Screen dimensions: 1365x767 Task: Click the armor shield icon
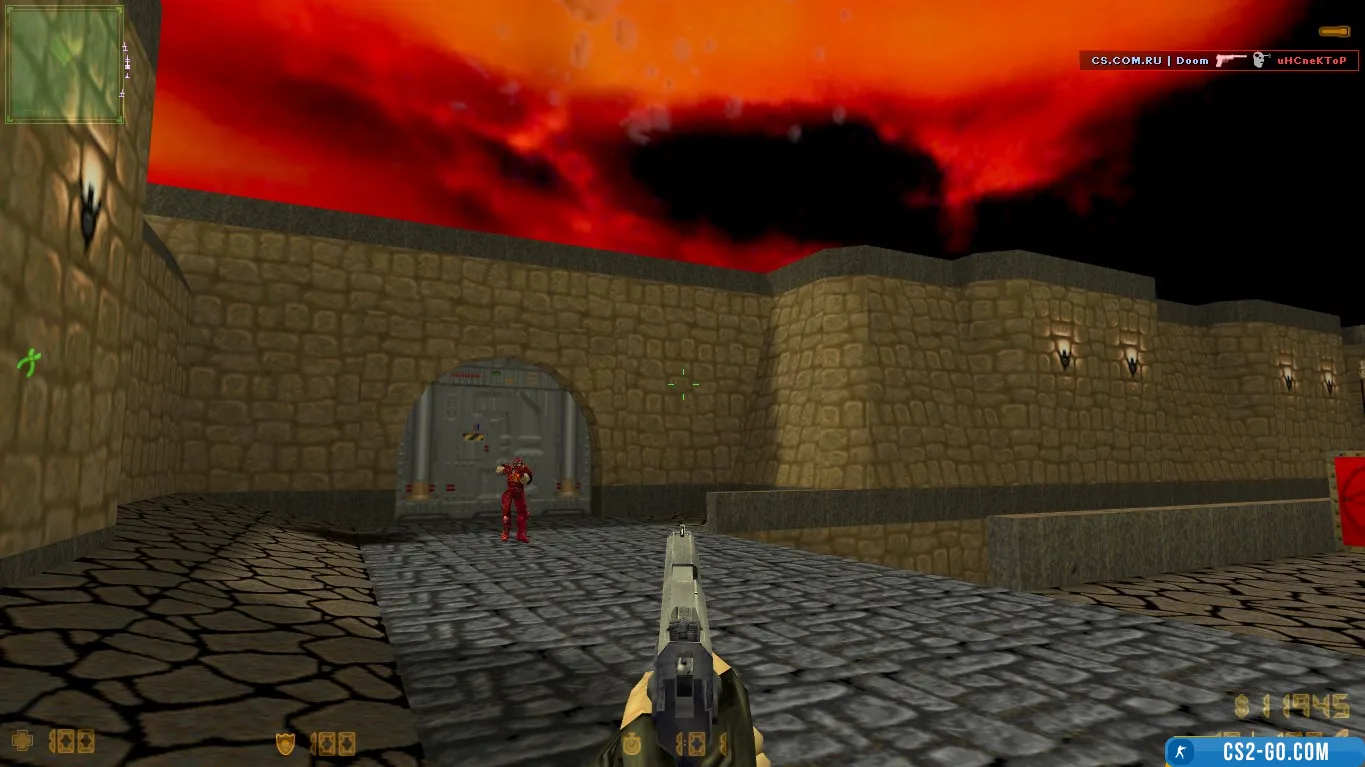click(286, 743)
